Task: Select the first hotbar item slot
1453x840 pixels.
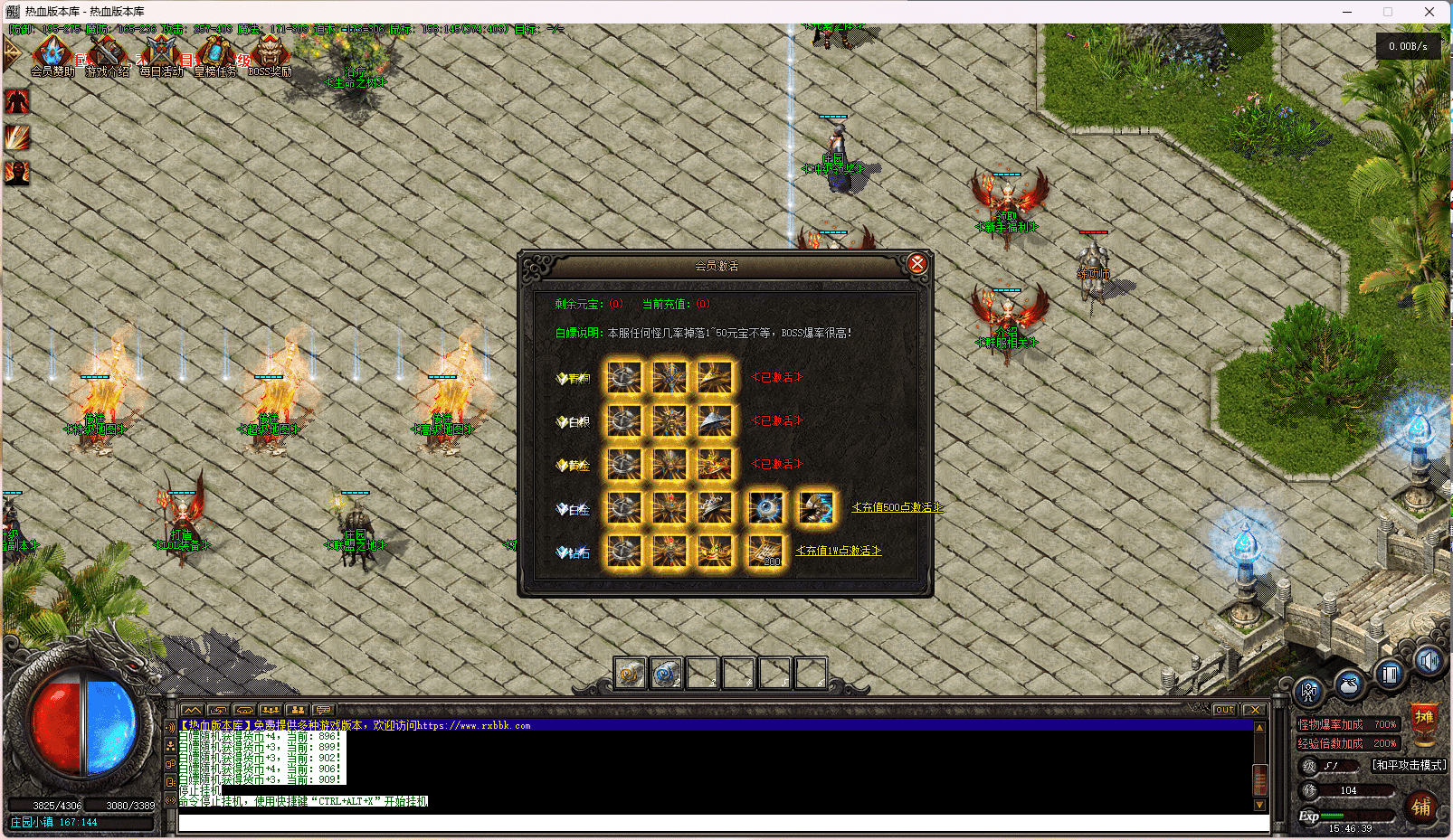Action: pyautogui.click(x=630, y=674)
